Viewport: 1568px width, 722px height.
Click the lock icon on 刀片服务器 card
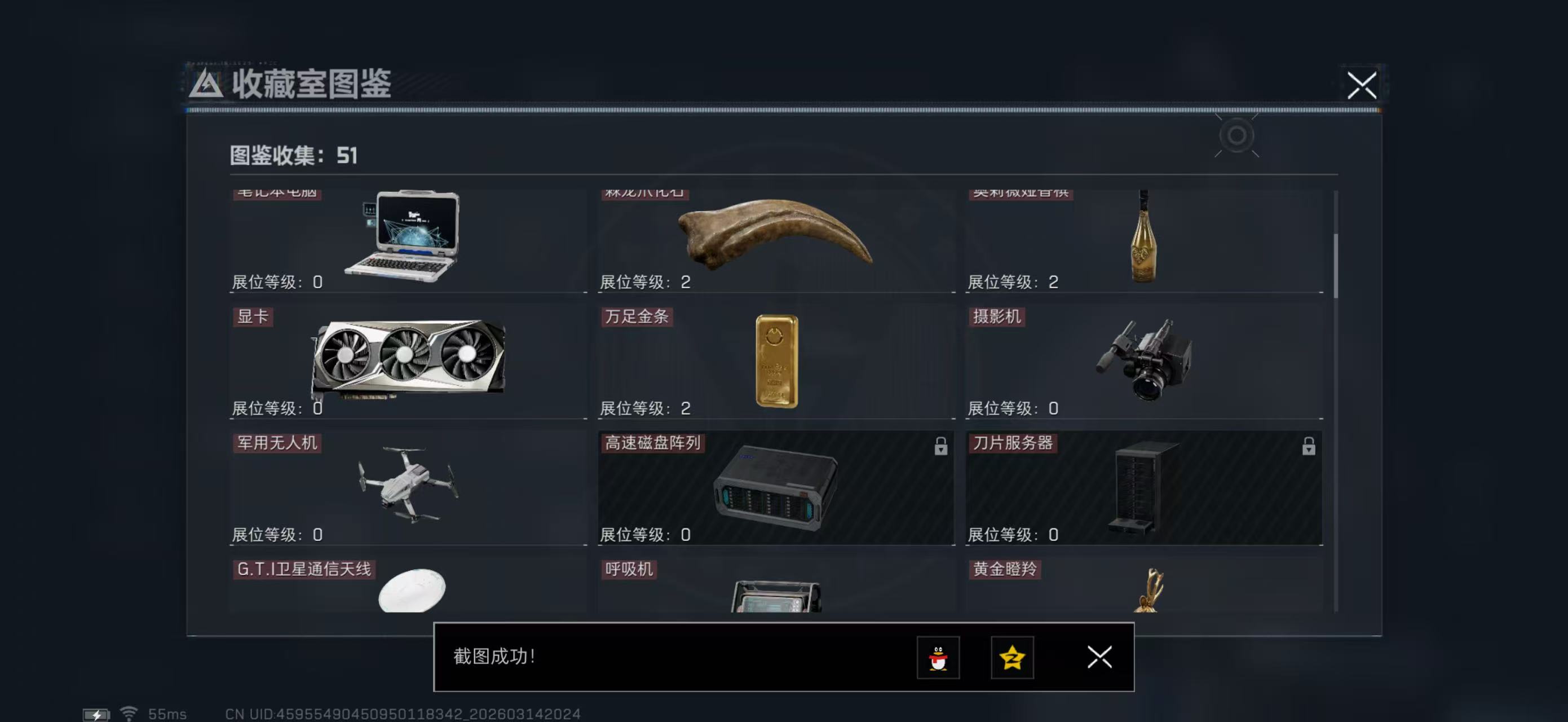[1308, 446]
